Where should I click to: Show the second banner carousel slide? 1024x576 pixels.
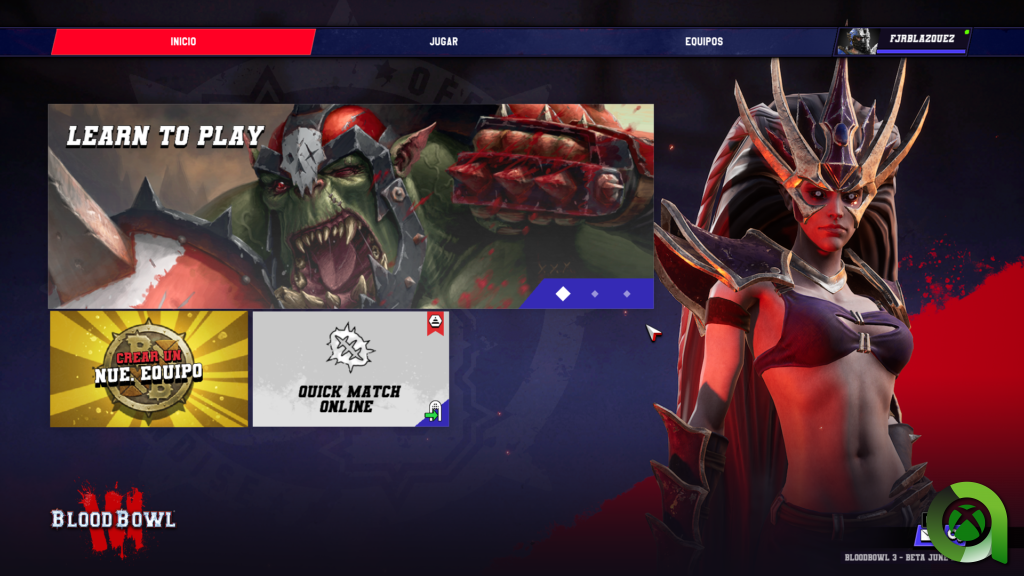point(595,294)
